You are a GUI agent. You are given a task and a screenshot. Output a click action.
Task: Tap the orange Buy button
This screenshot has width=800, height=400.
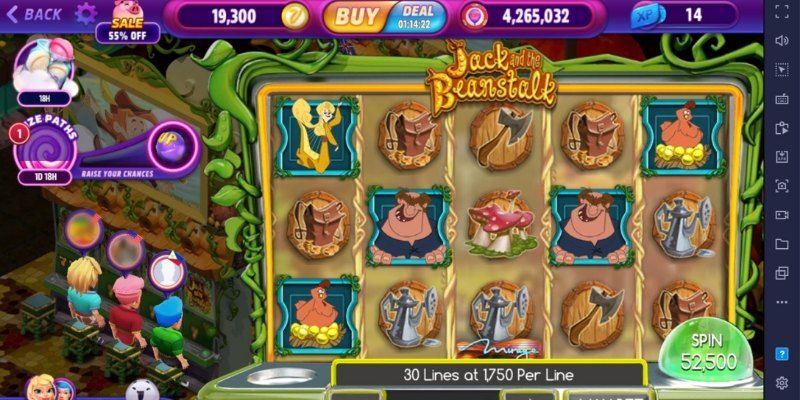(x=356, y=16)
